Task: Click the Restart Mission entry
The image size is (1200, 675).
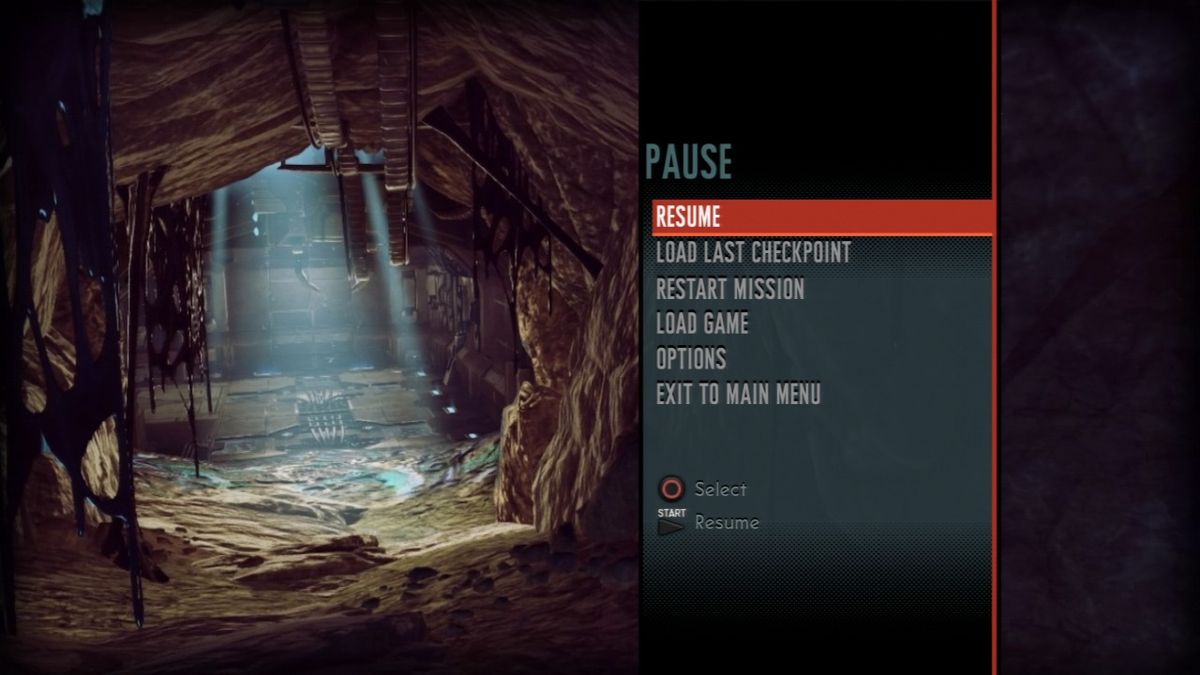Action: (x=730, y=289)
